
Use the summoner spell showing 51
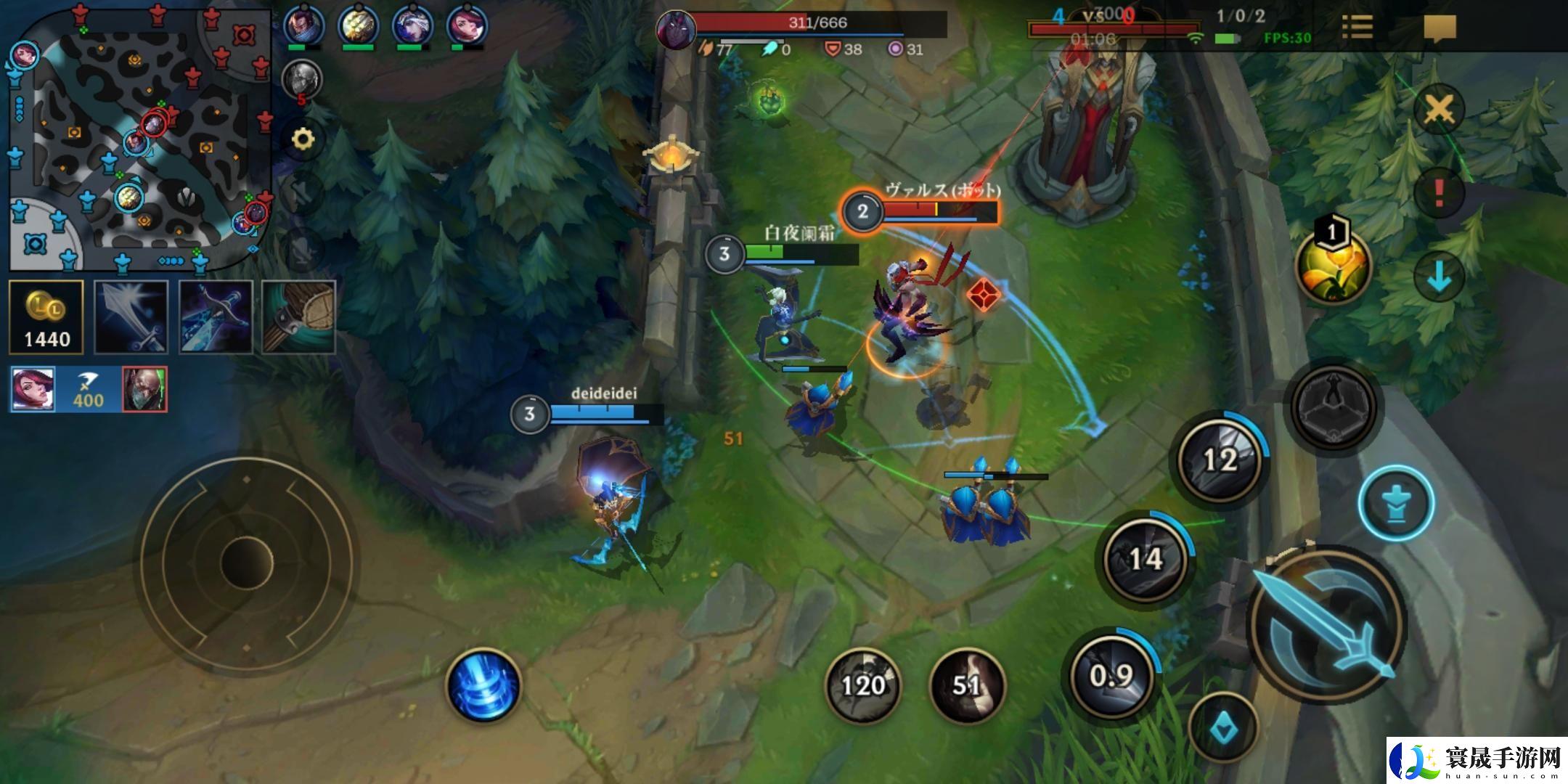pyautogui.click(x=966, y=685)
